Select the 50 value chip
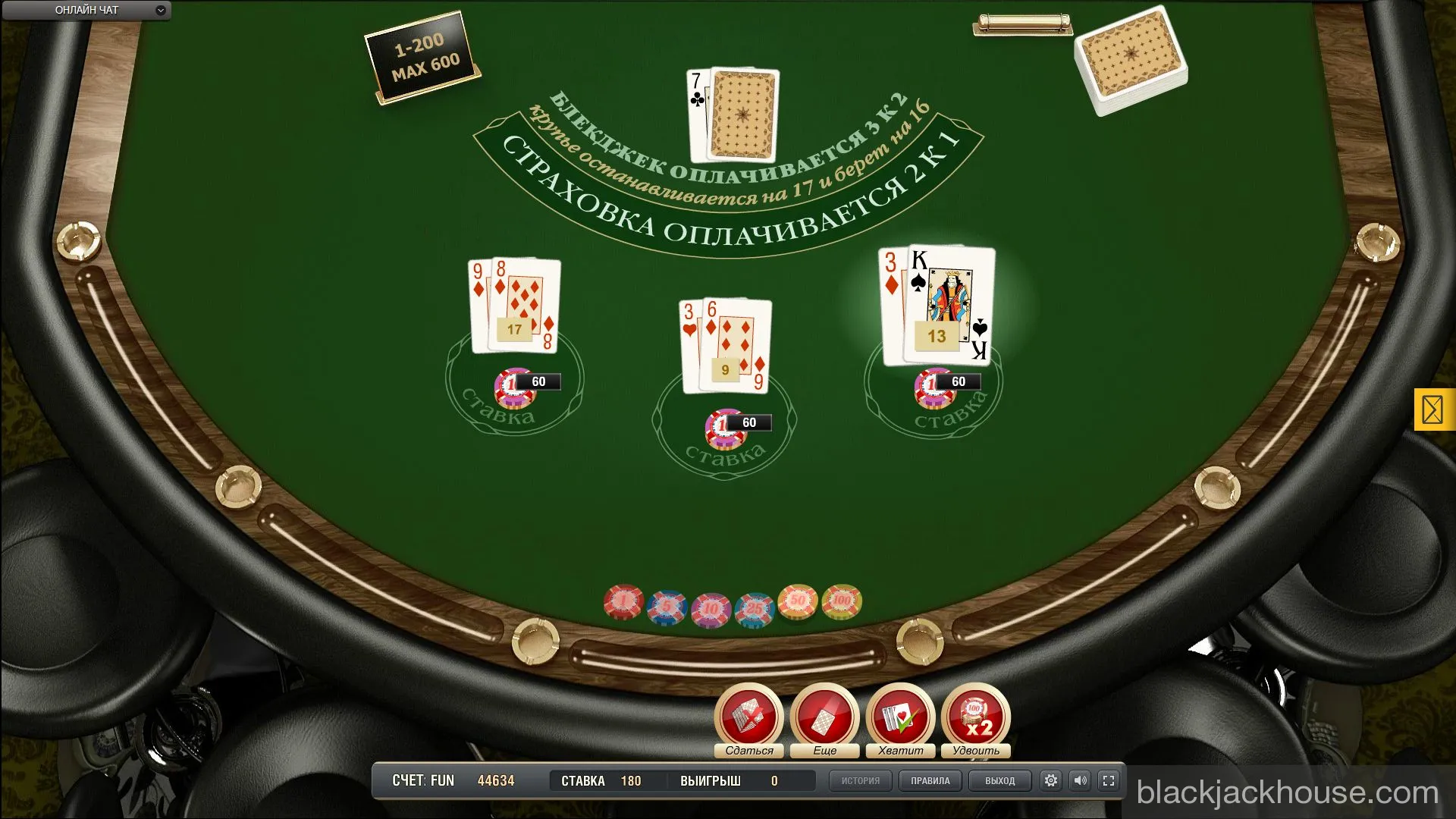1456x819 pixels. (798, 601)
